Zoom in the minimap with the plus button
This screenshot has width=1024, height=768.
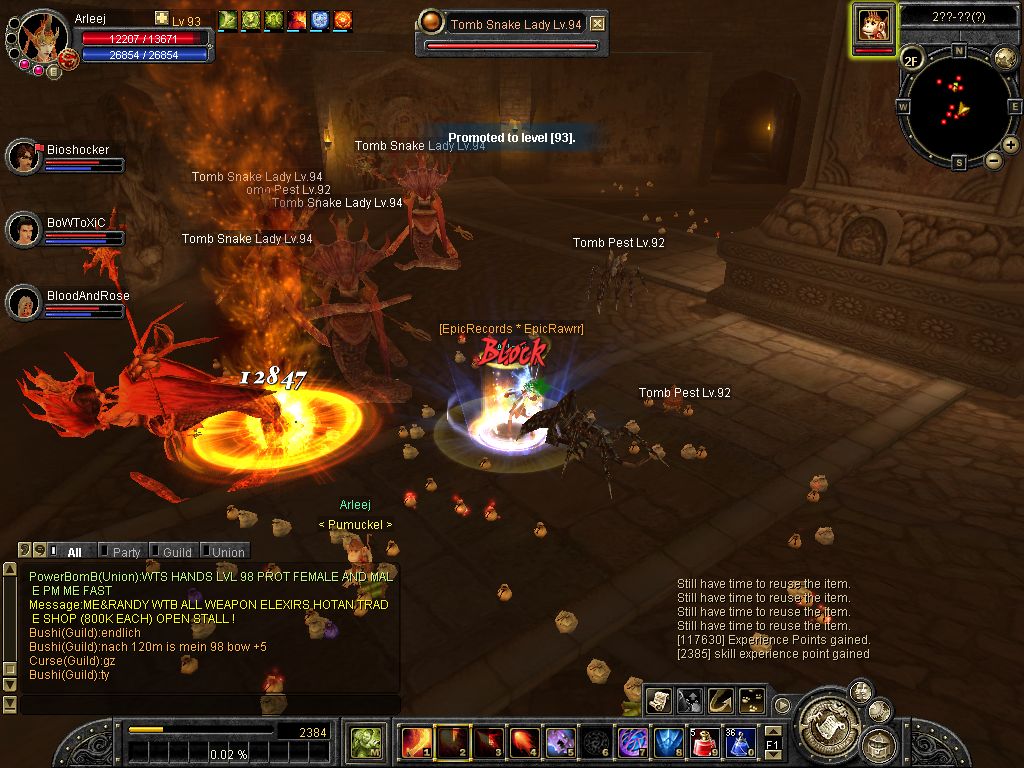pos(1011,145)
